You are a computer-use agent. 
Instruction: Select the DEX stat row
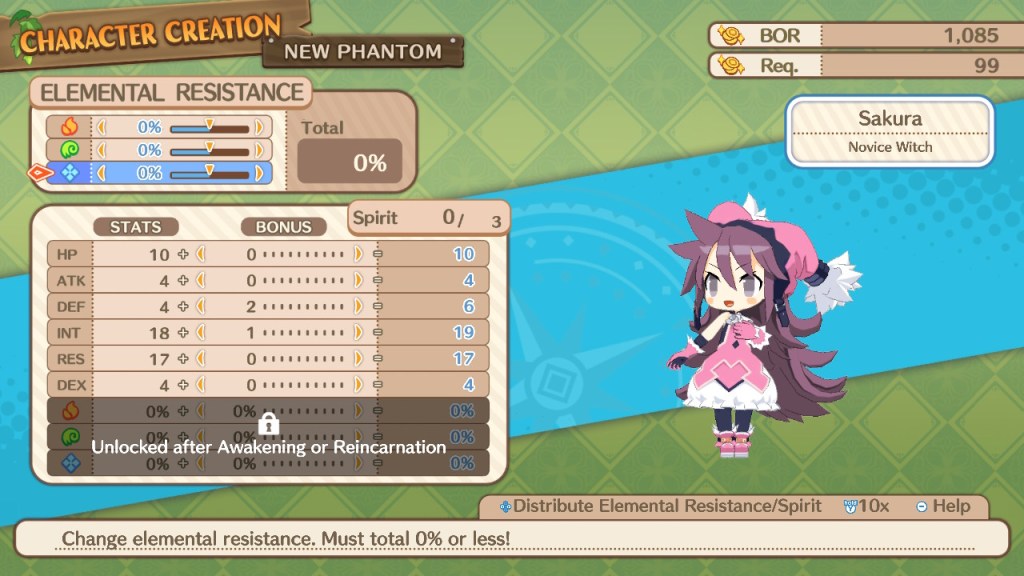[268, 384]
